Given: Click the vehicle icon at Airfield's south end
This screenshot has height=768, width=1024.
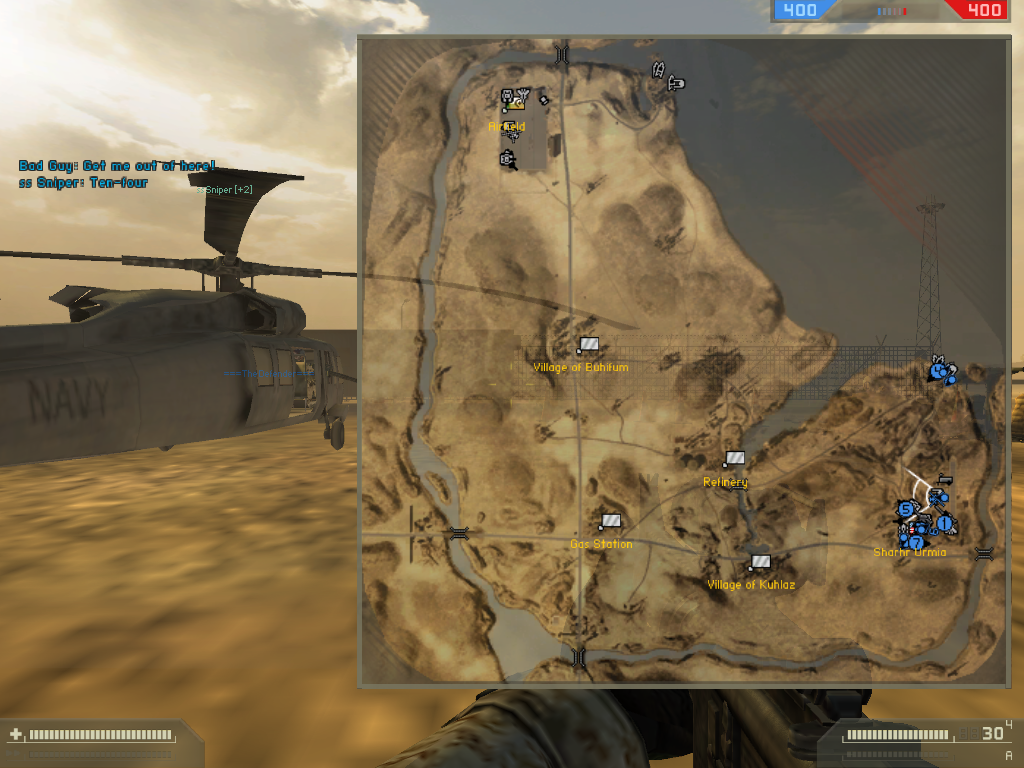Looking at the screenshot, I should pos(508,158).
